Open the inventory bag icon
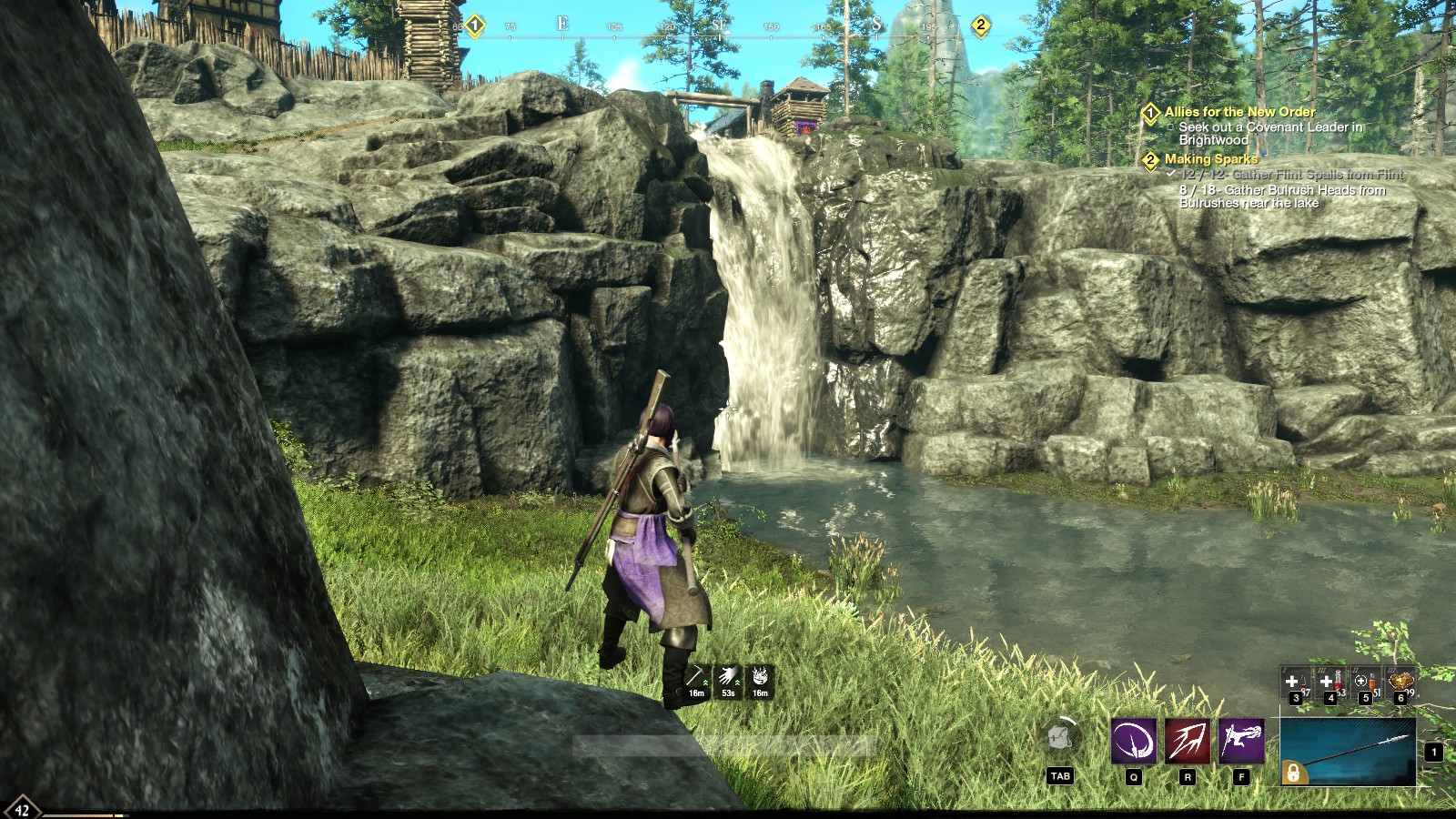This screenshot has height=819, width=1456. pos(1059,738)
